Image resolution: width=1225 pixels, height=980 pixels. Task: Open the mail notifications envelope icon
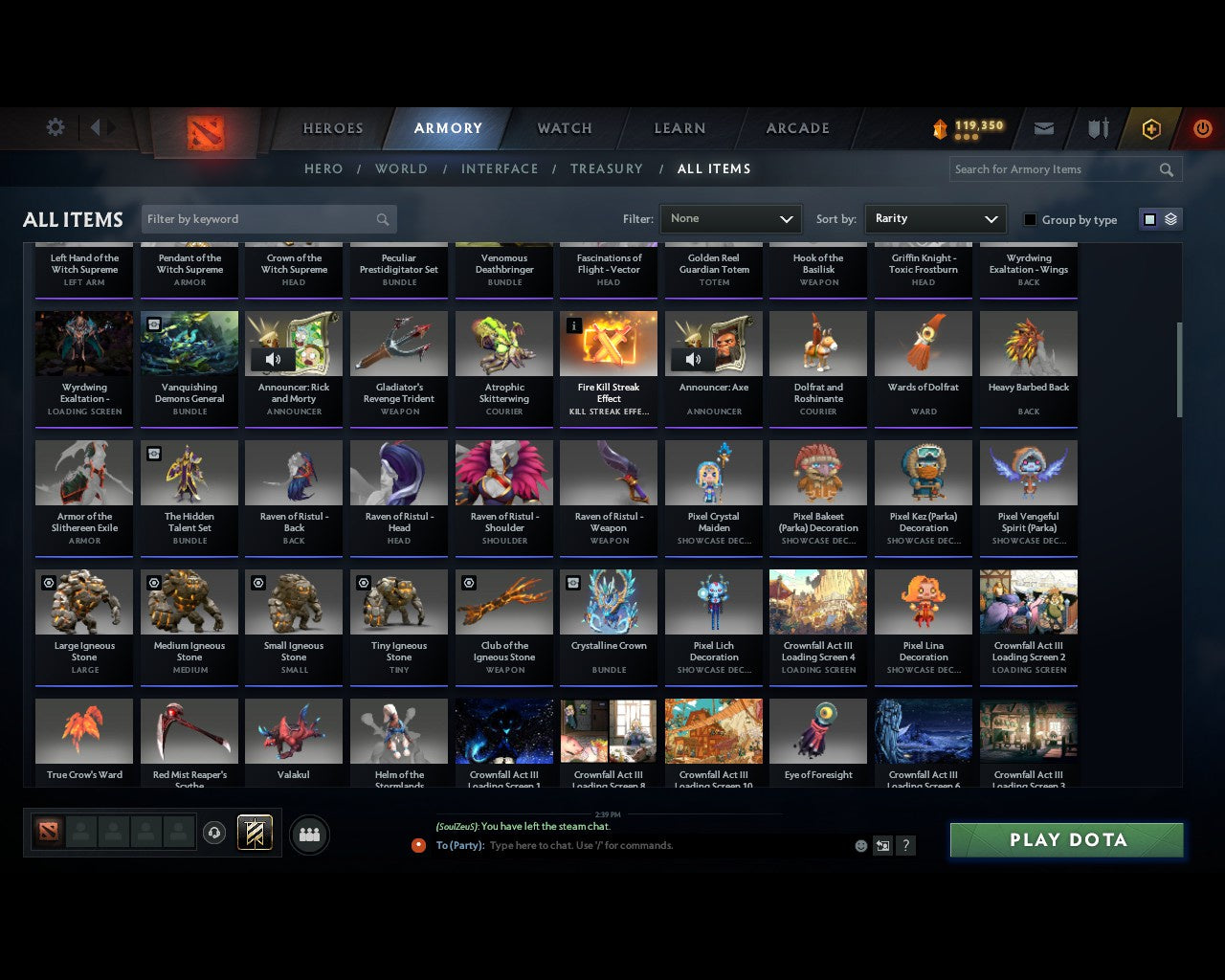tap(1043, 127)
